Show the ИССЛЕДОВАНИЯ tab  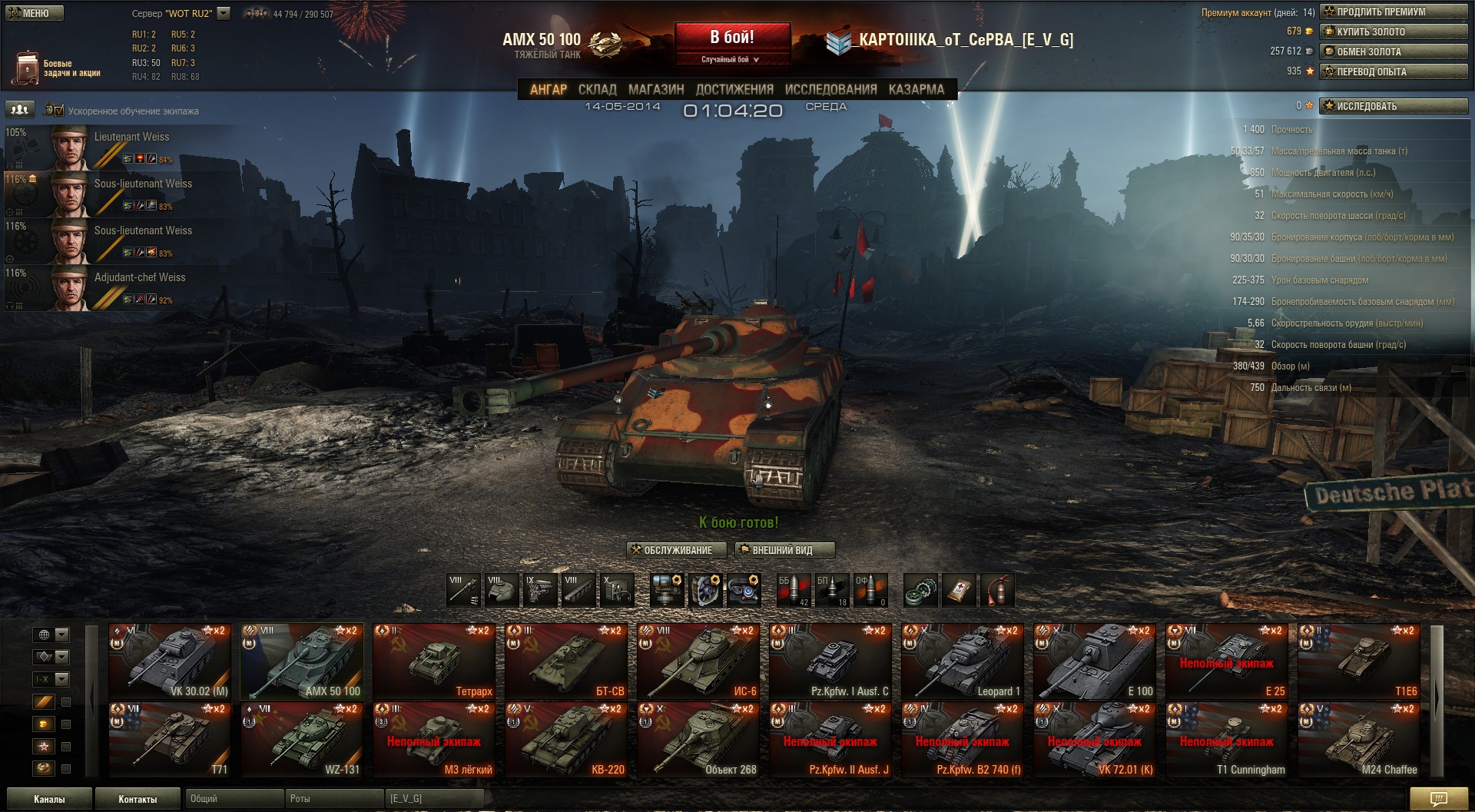tap(830, 89)
